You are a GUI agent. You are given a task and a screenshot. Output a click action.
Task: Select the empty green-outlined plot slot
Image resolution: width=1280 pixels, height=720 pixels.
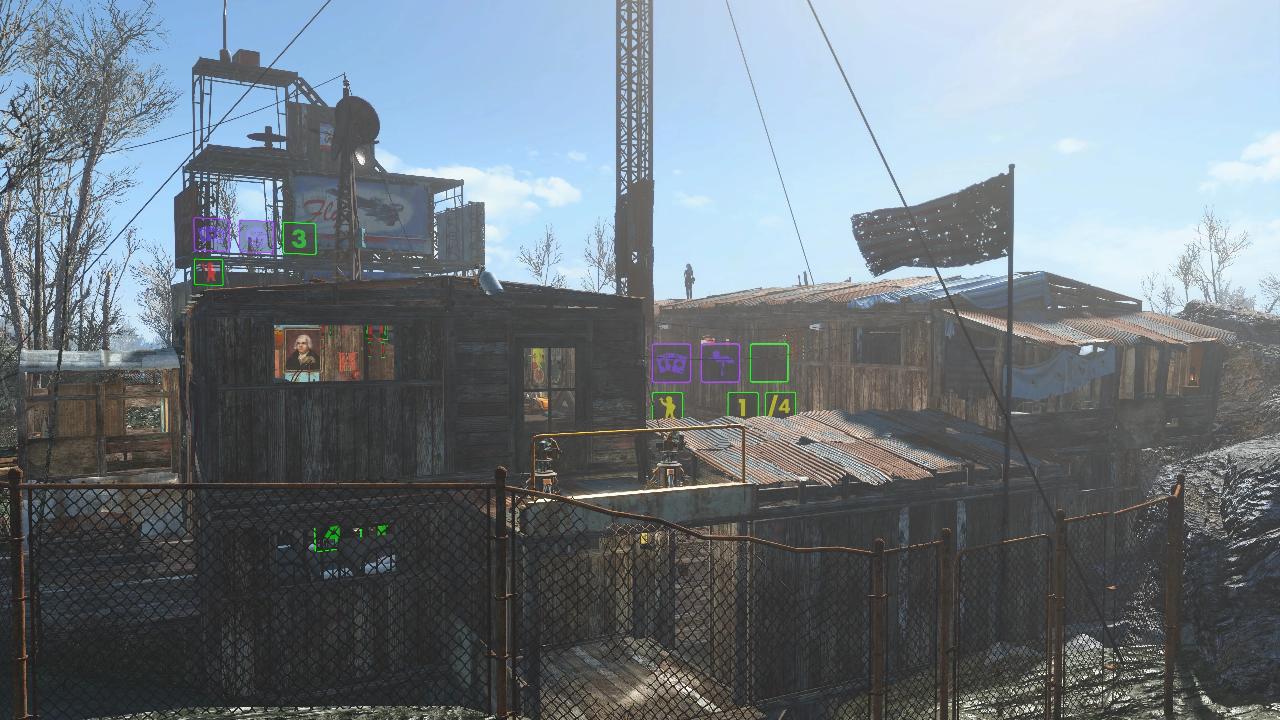pyautogui.click(x=768, y=363)
